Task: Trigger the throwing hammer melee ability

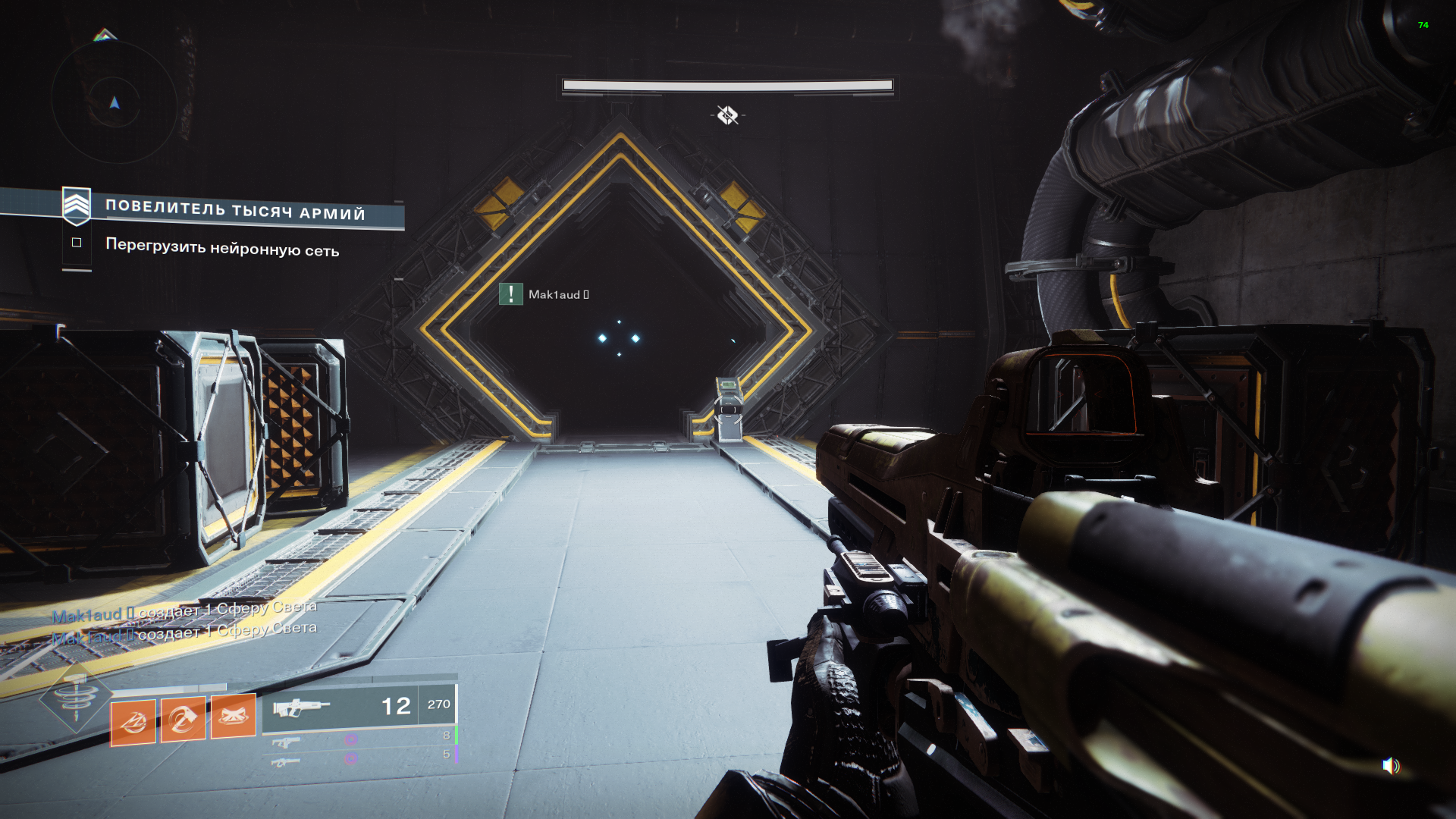Action: click(183, 719)
